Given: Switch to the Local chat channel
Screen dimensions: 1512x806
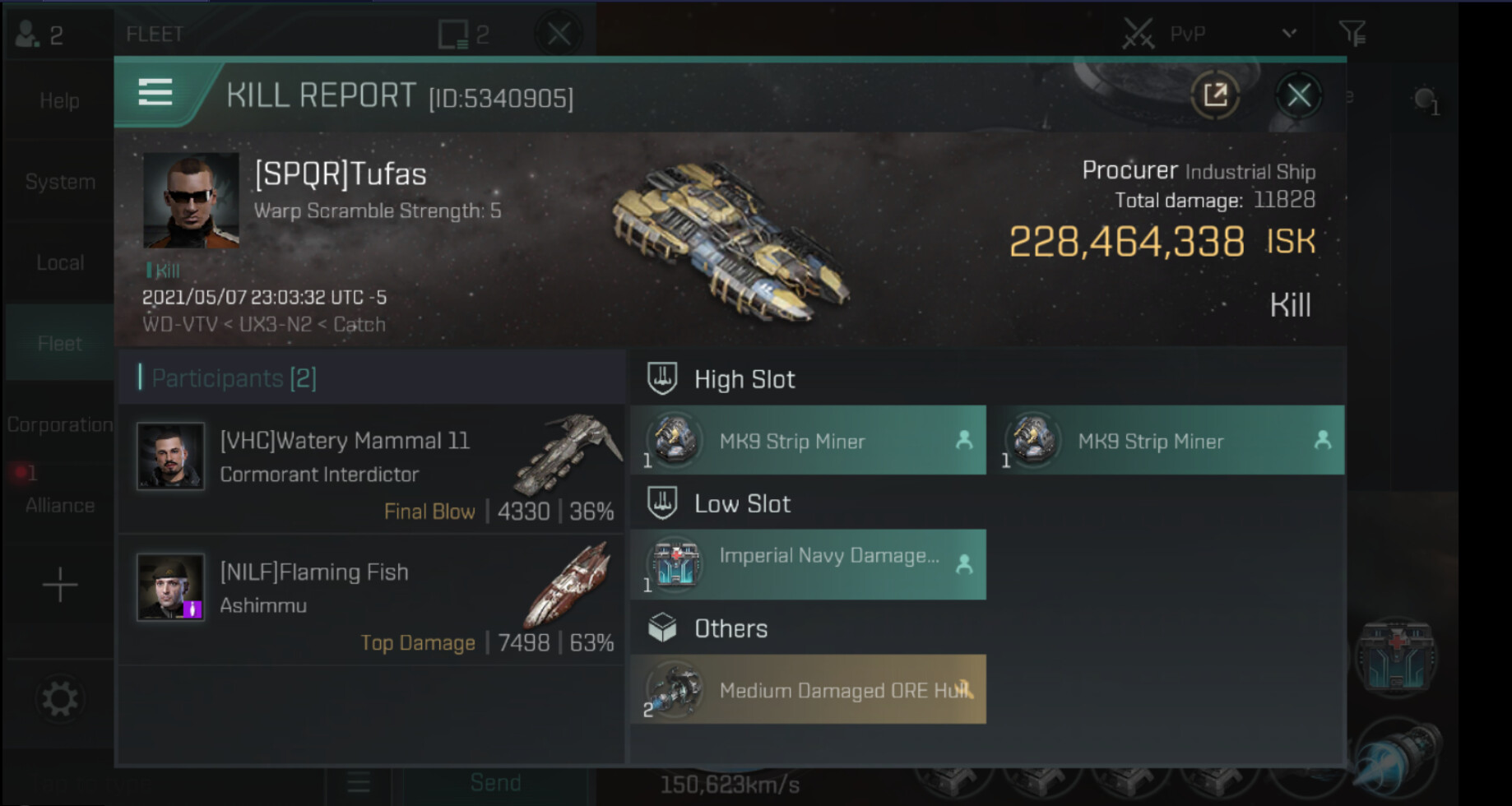Looking at the screenshot, I should click(59, 262).
